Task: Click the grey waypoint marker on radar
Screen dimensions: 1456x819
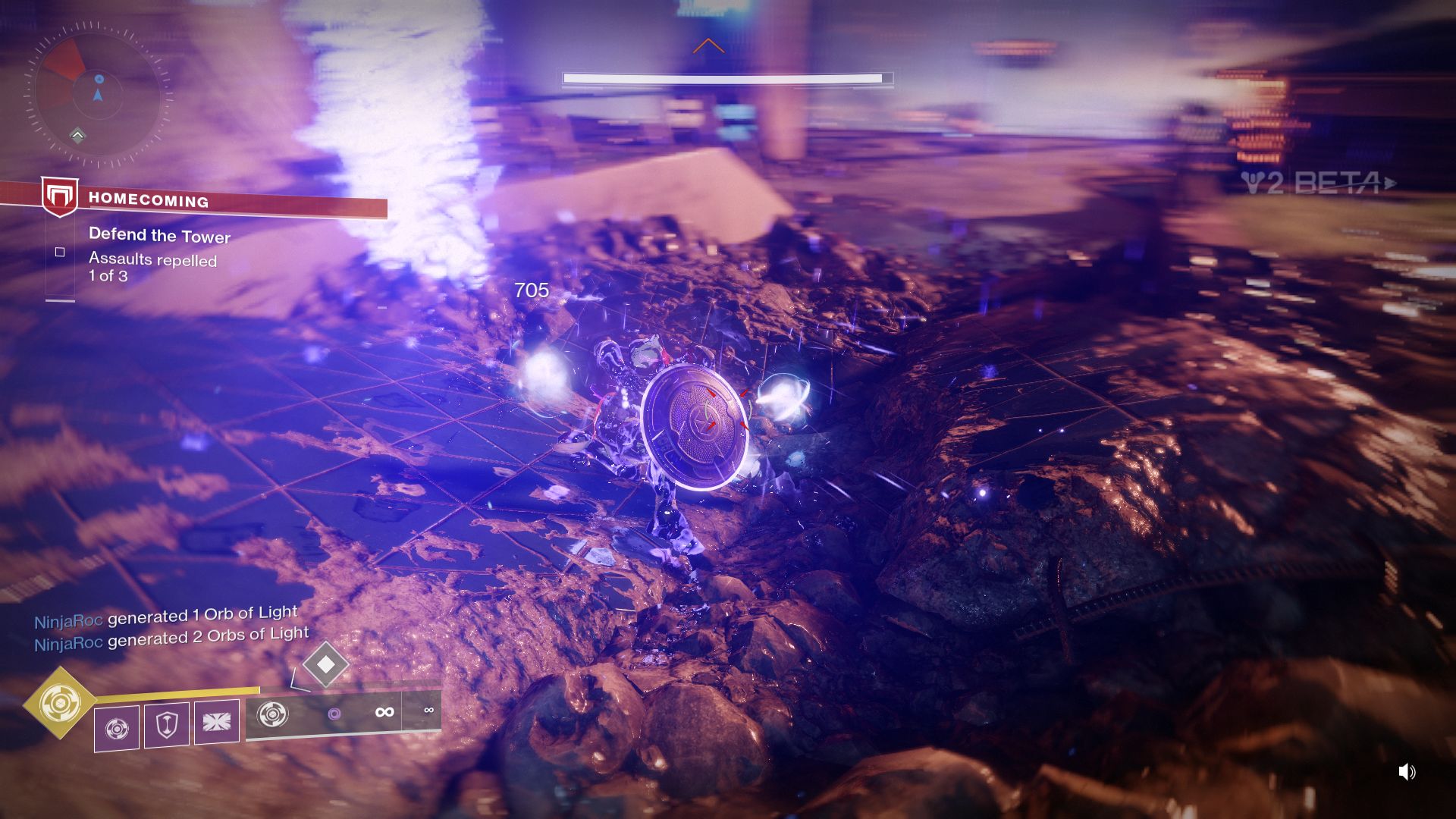Action: click(x=77, y=136)
